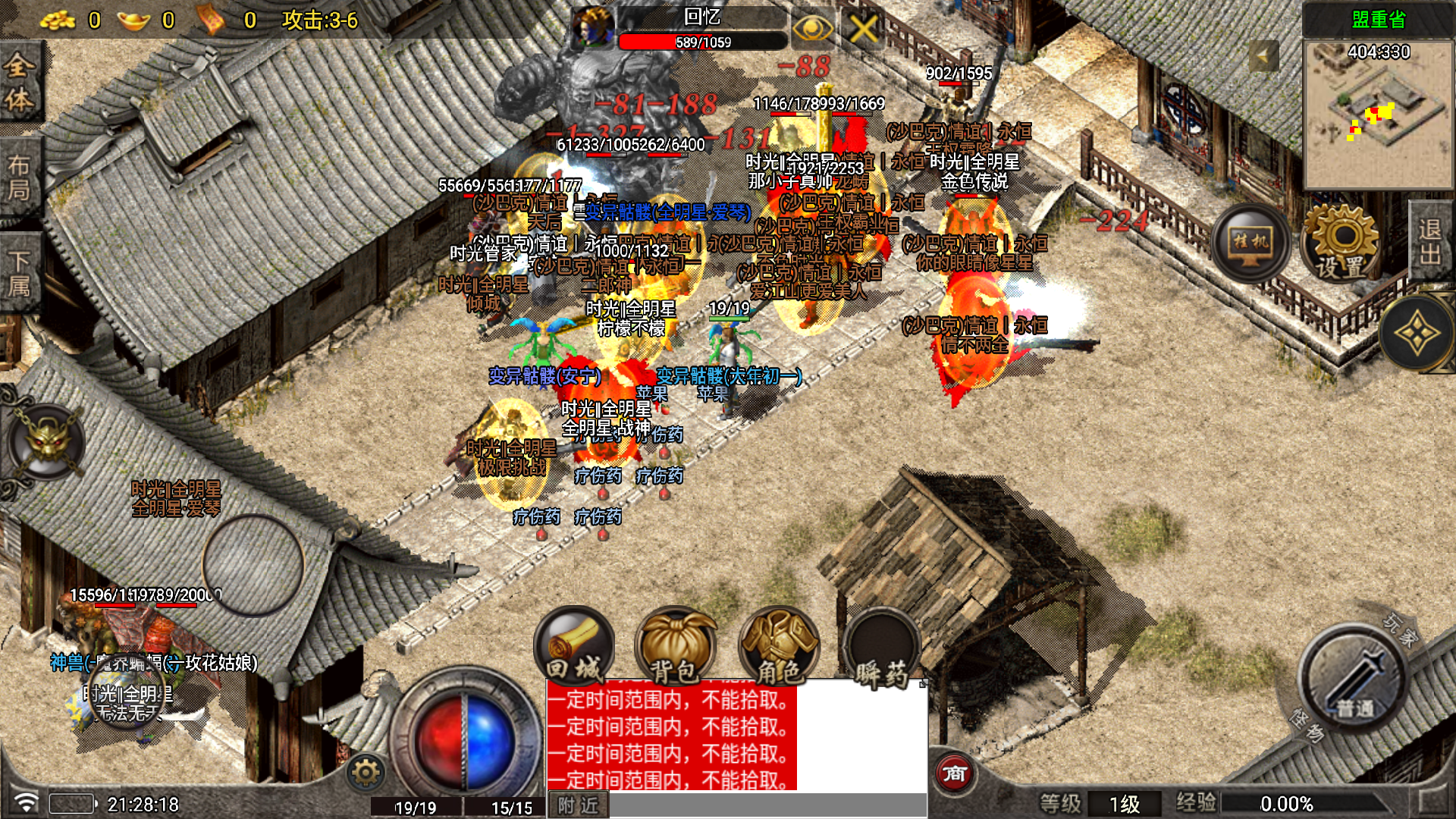Click the four-point star compass button

[1415, 334]
